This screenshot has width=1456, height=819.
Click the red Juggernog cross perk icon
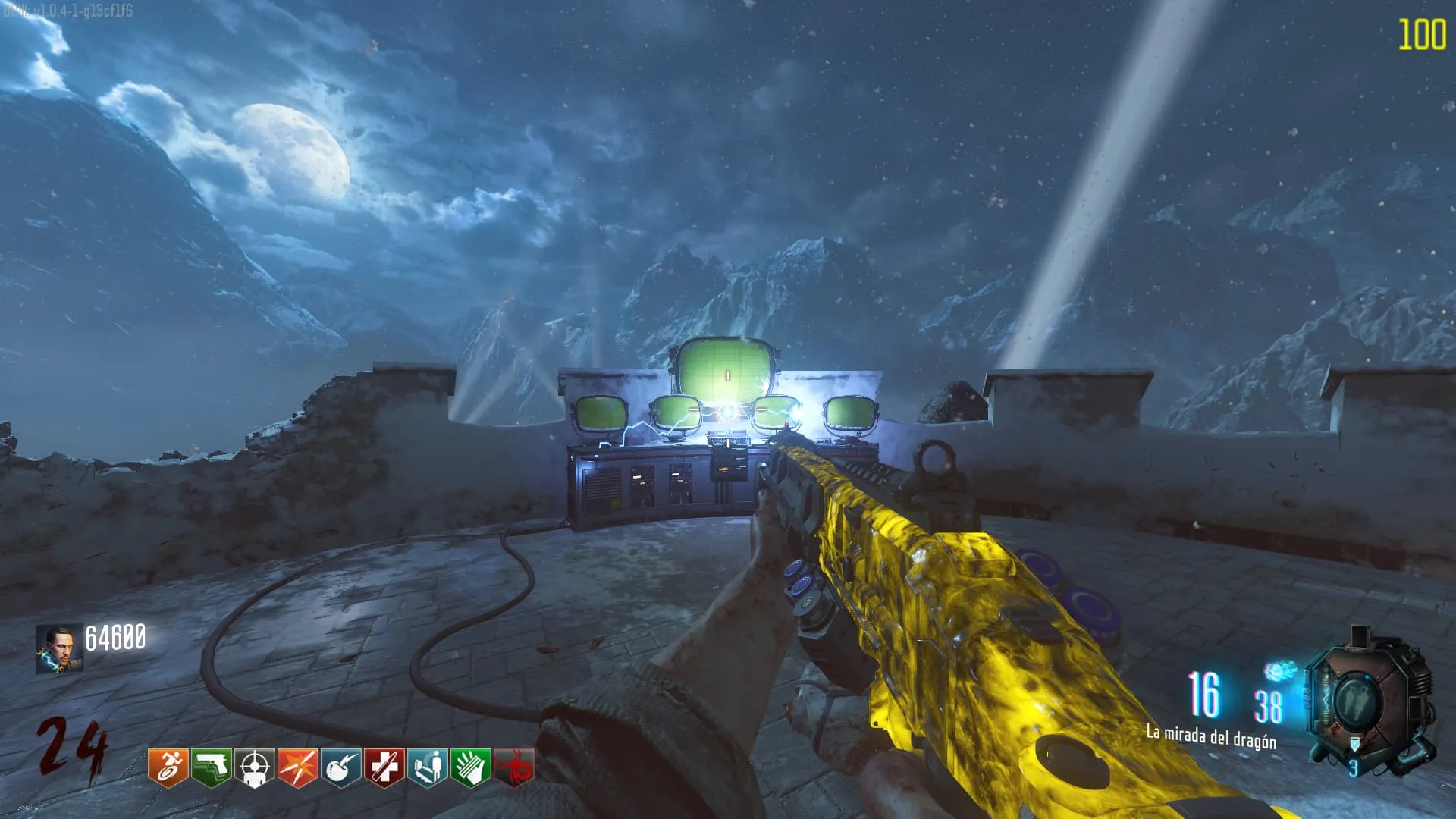384,767
